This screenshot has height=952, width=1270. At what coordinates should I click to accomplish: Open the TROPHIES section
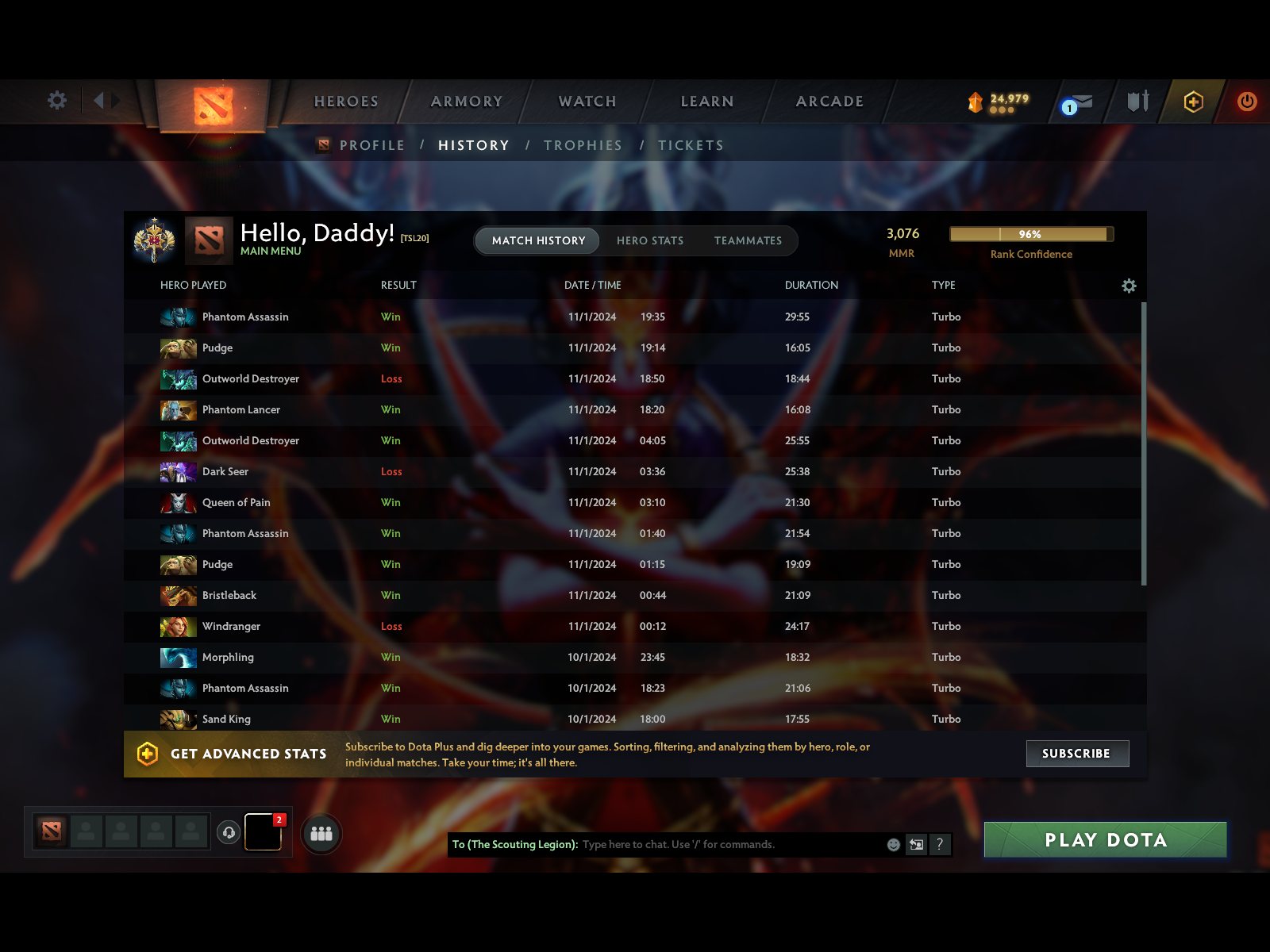click(x=583, y=145)
